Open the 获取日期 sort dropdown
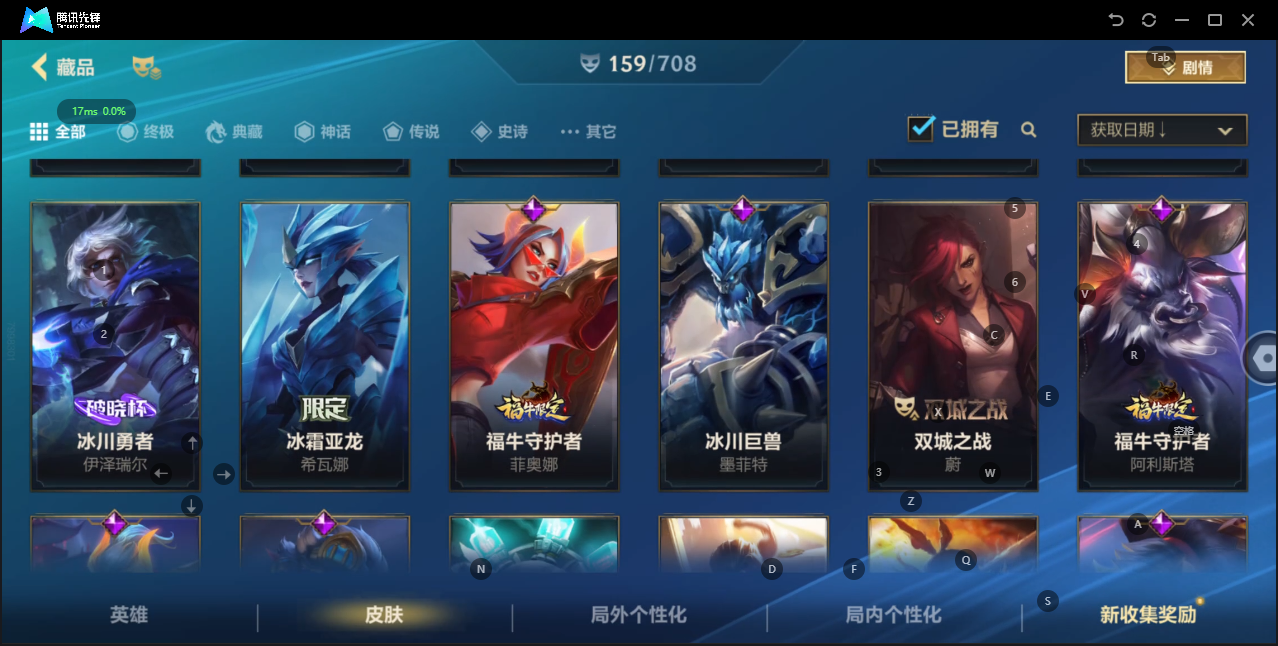This screenshot has height=646, width=1278. click(x=1161, y=130)
